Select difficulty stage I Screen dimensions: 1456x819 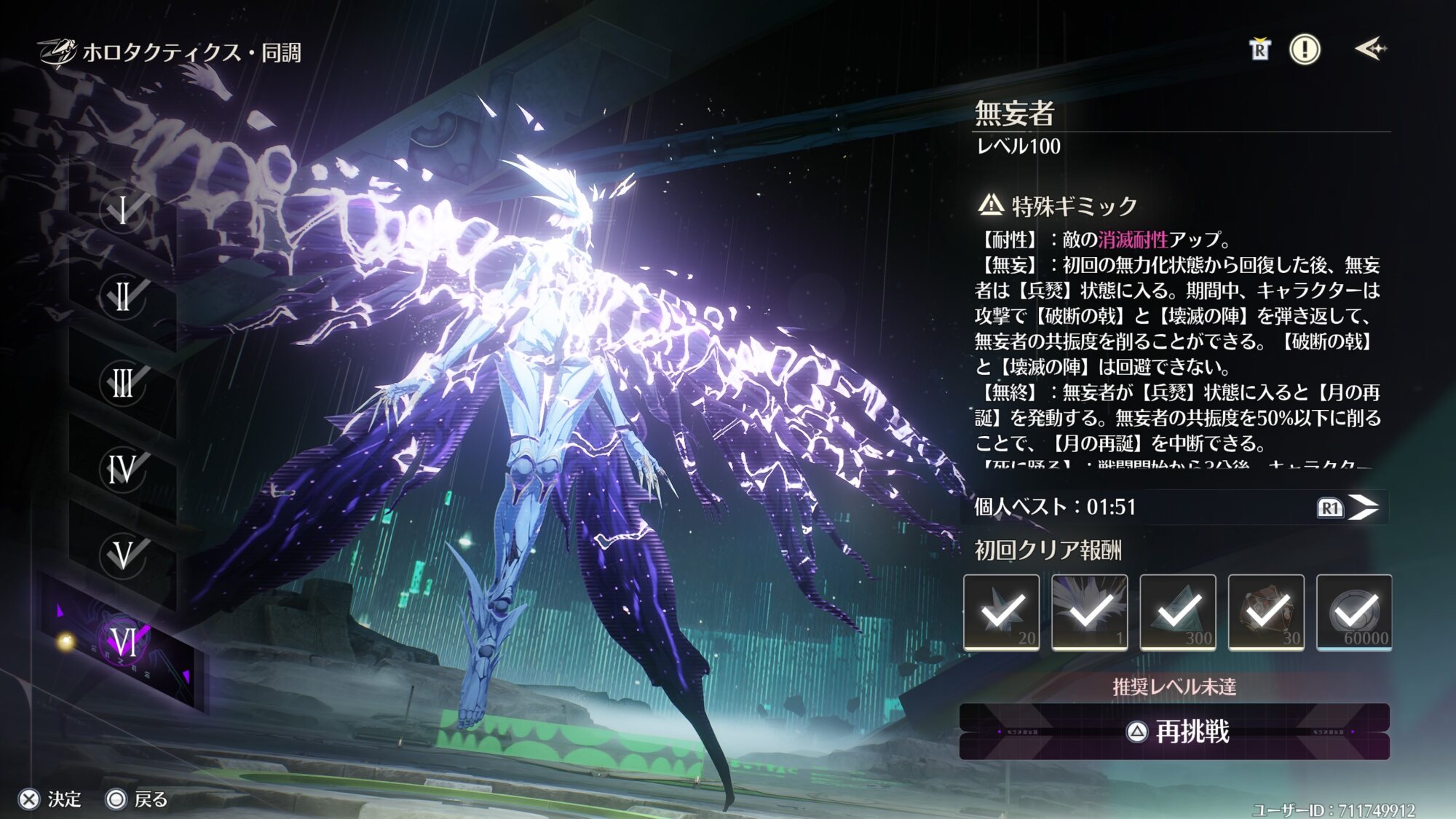tap(123, 210)
